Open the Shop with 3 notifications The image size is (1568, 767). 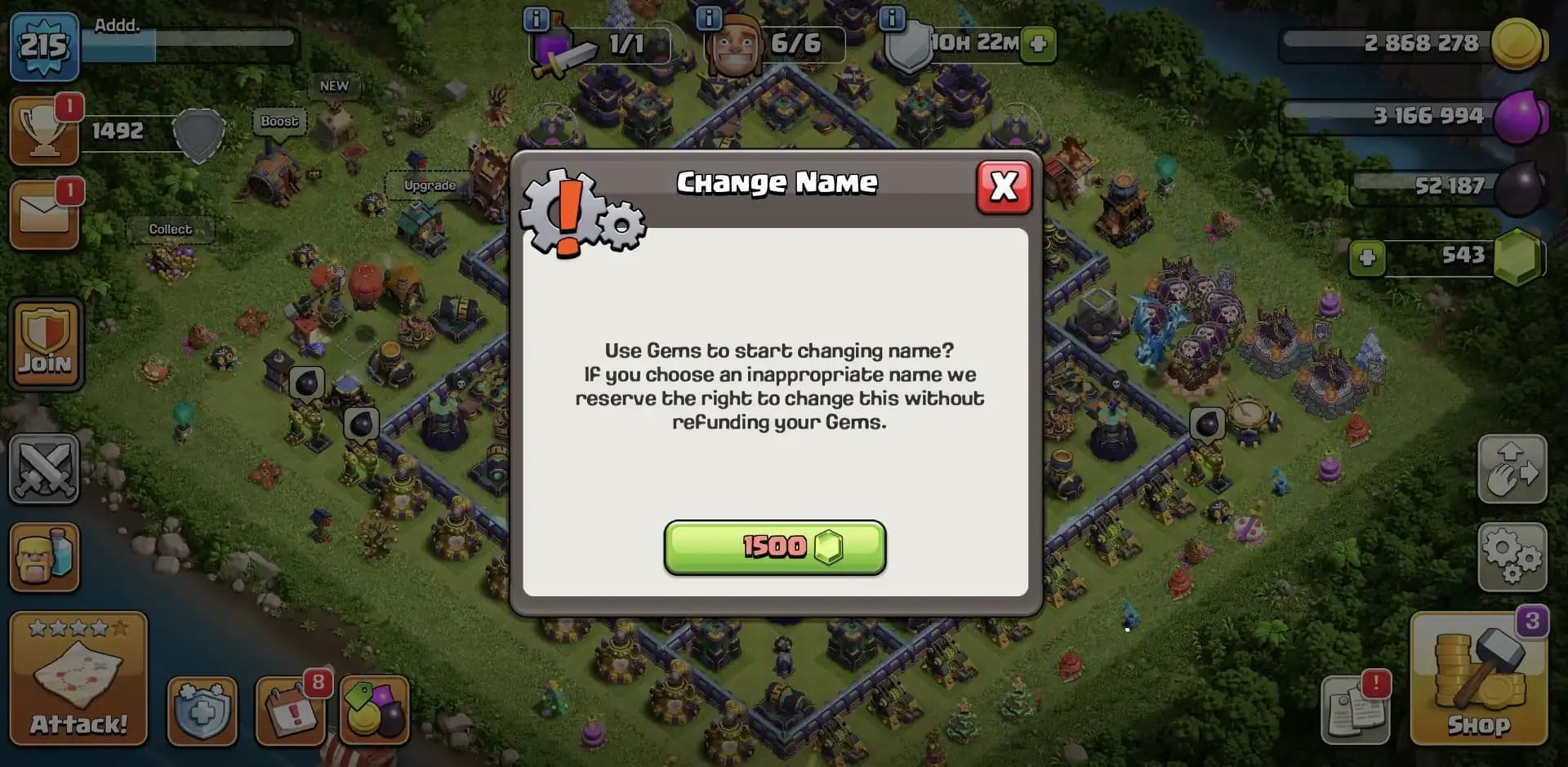[x=1477, y=682]
